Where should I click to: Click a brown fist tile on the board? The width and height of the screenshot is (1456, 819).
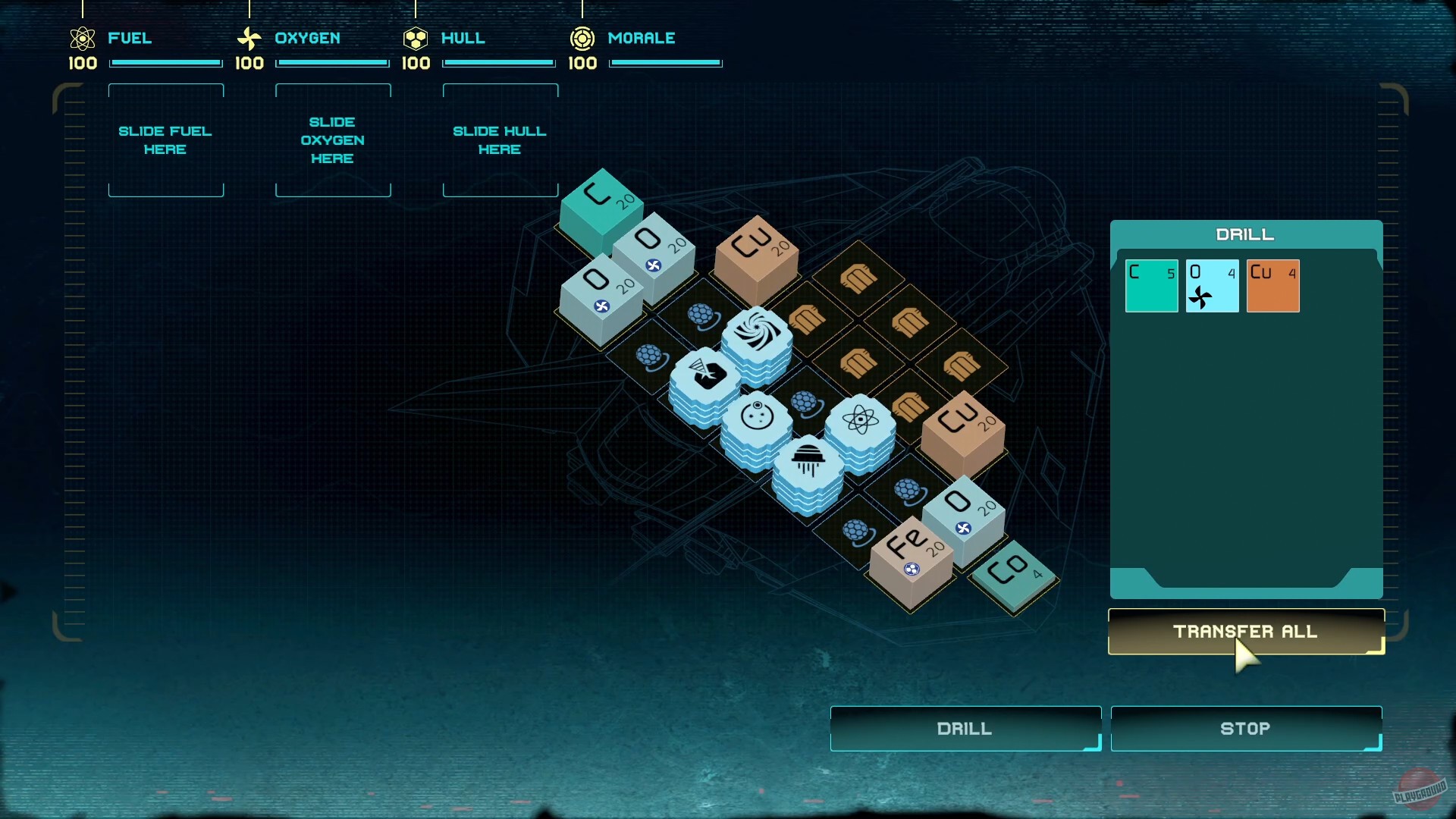(x=859, y=281)
